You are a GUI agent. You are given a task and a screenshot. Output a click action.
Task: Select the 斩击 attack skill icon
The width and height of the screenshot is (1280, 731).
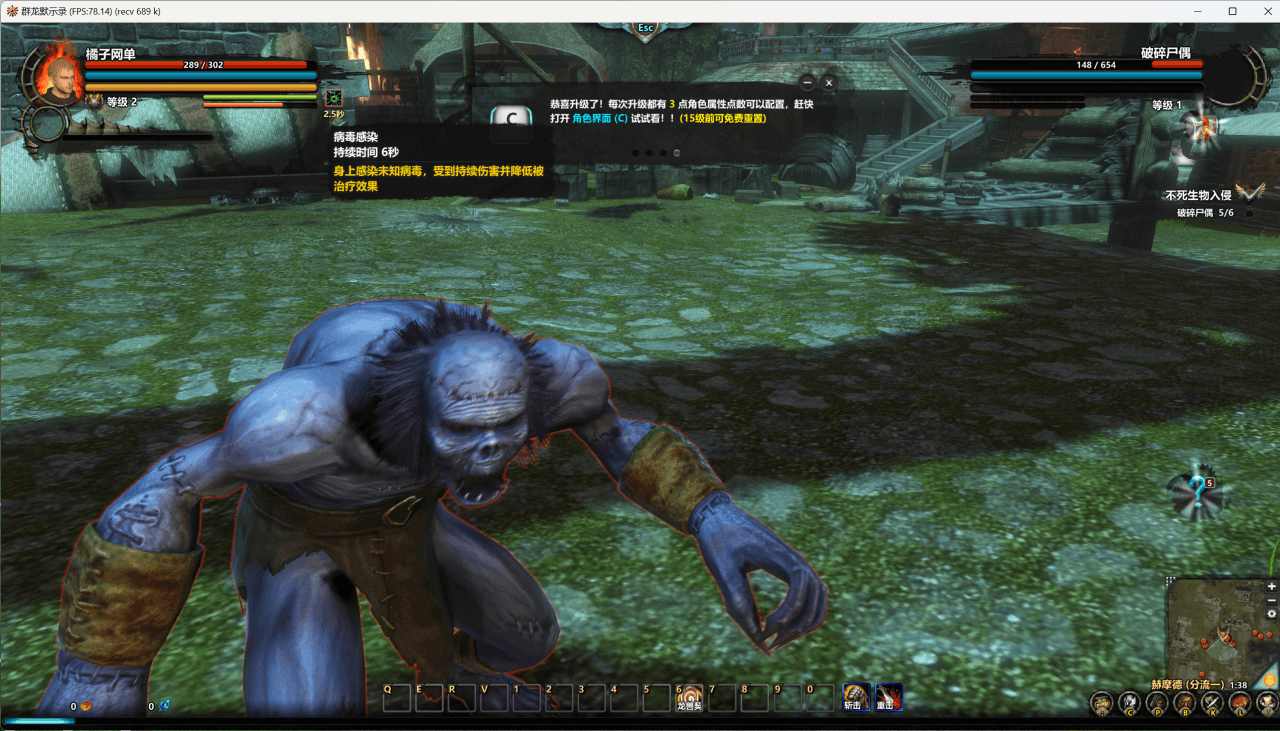click(x=858, y=696)
